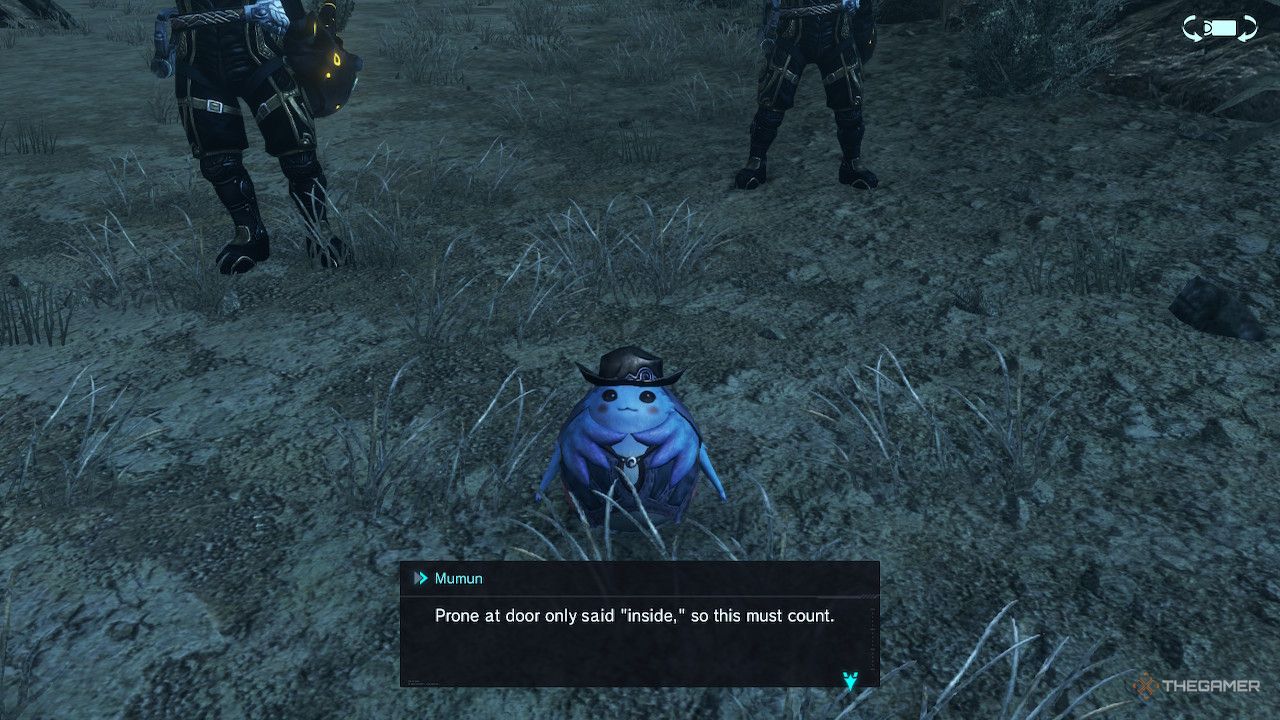
Task: Click Mumun's dialogue text box
Action: pyautogui.click(x=639, y=625)
